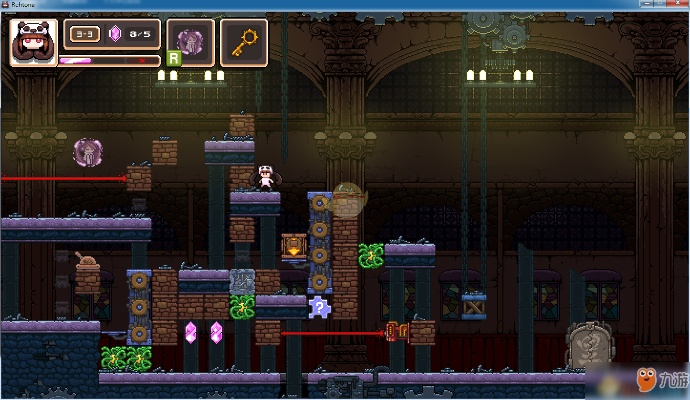The width and height of the screenshot is (690, 400).
Task: Select the golden key item slot
Action: pyautogui.click(x=243, y=41)
